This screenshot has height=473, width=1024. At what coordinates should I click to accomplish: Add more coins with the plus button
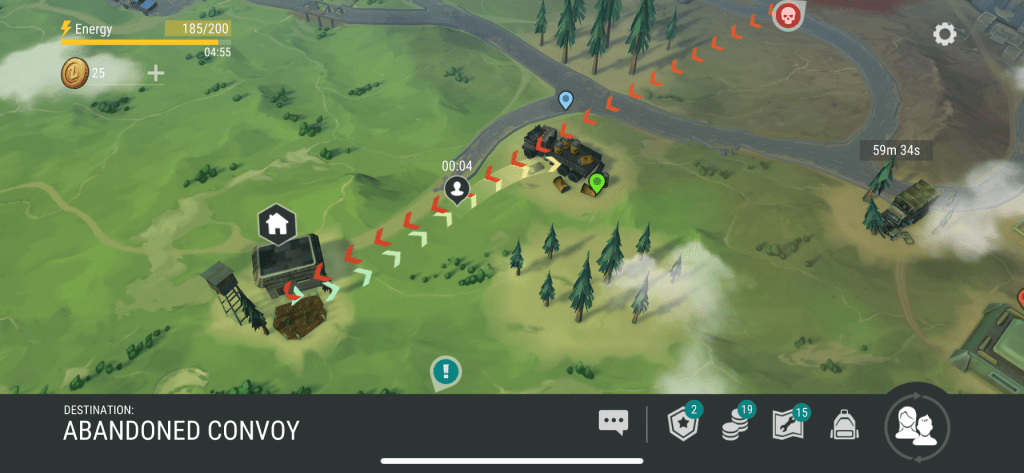click(x=156, y=72)
